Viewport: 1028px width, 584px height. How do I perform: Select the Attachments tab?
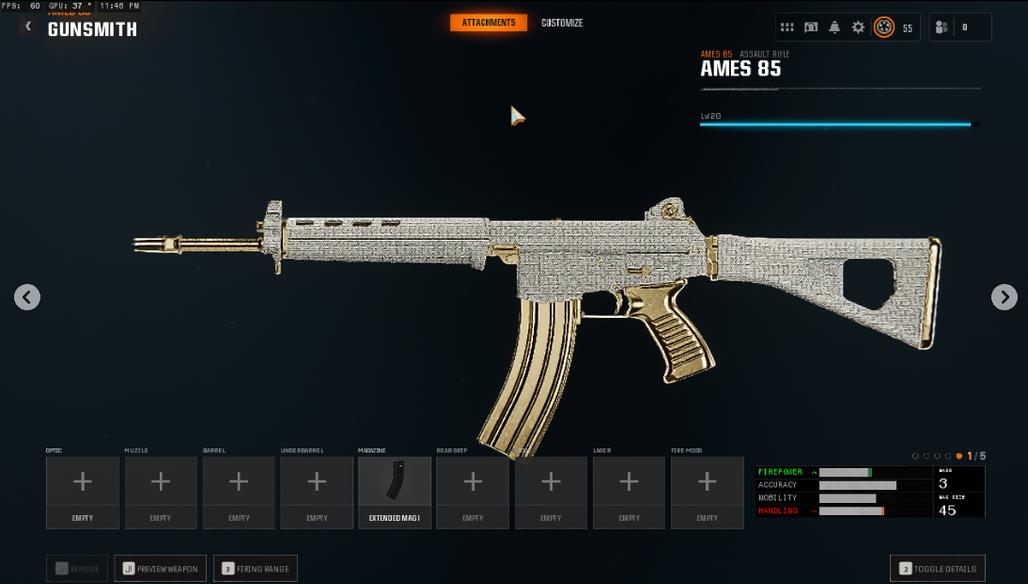pos(488,23)
